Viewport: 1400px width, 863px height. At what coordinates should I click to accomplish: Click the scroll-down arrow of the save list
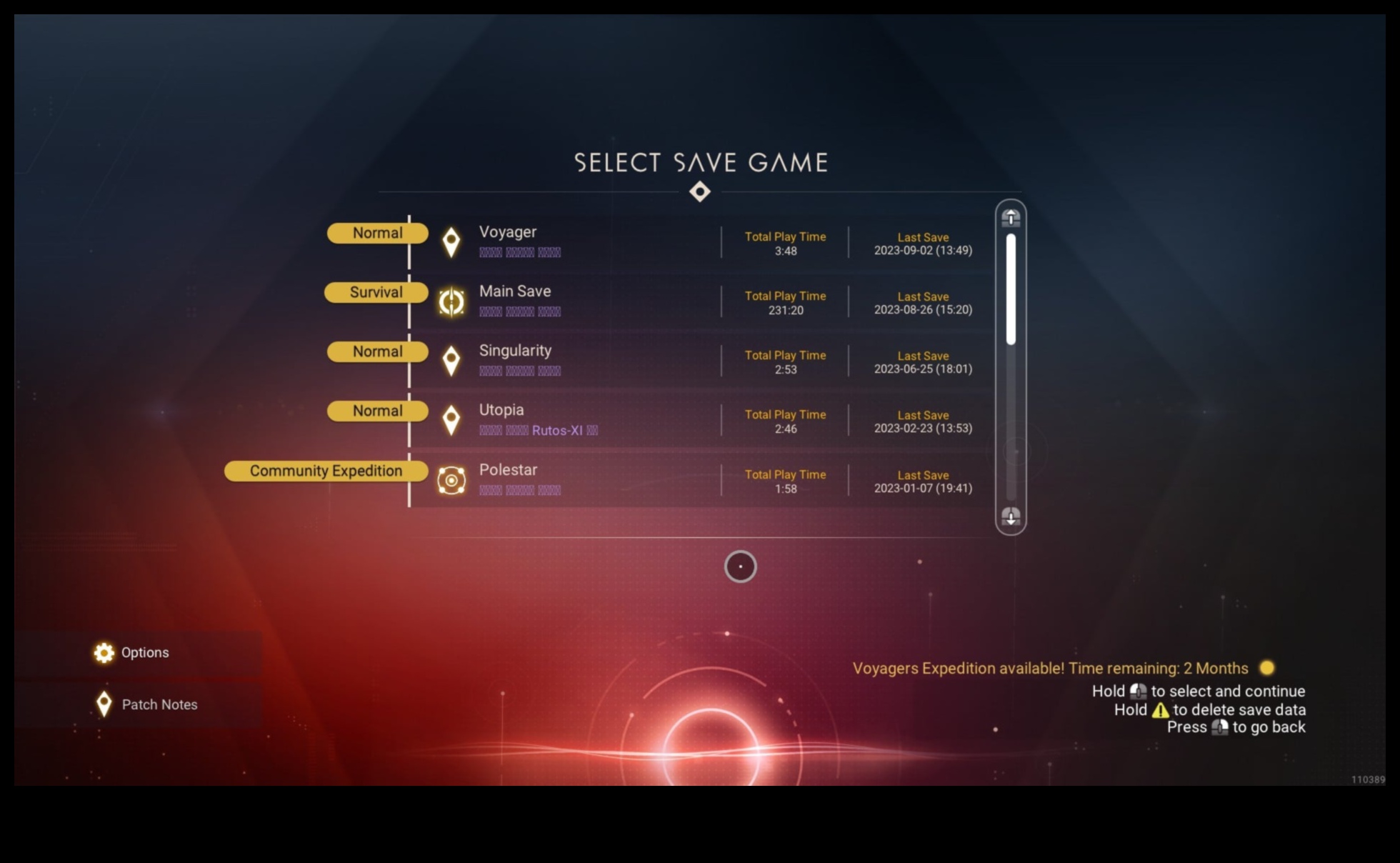[x=1011, y=516]
